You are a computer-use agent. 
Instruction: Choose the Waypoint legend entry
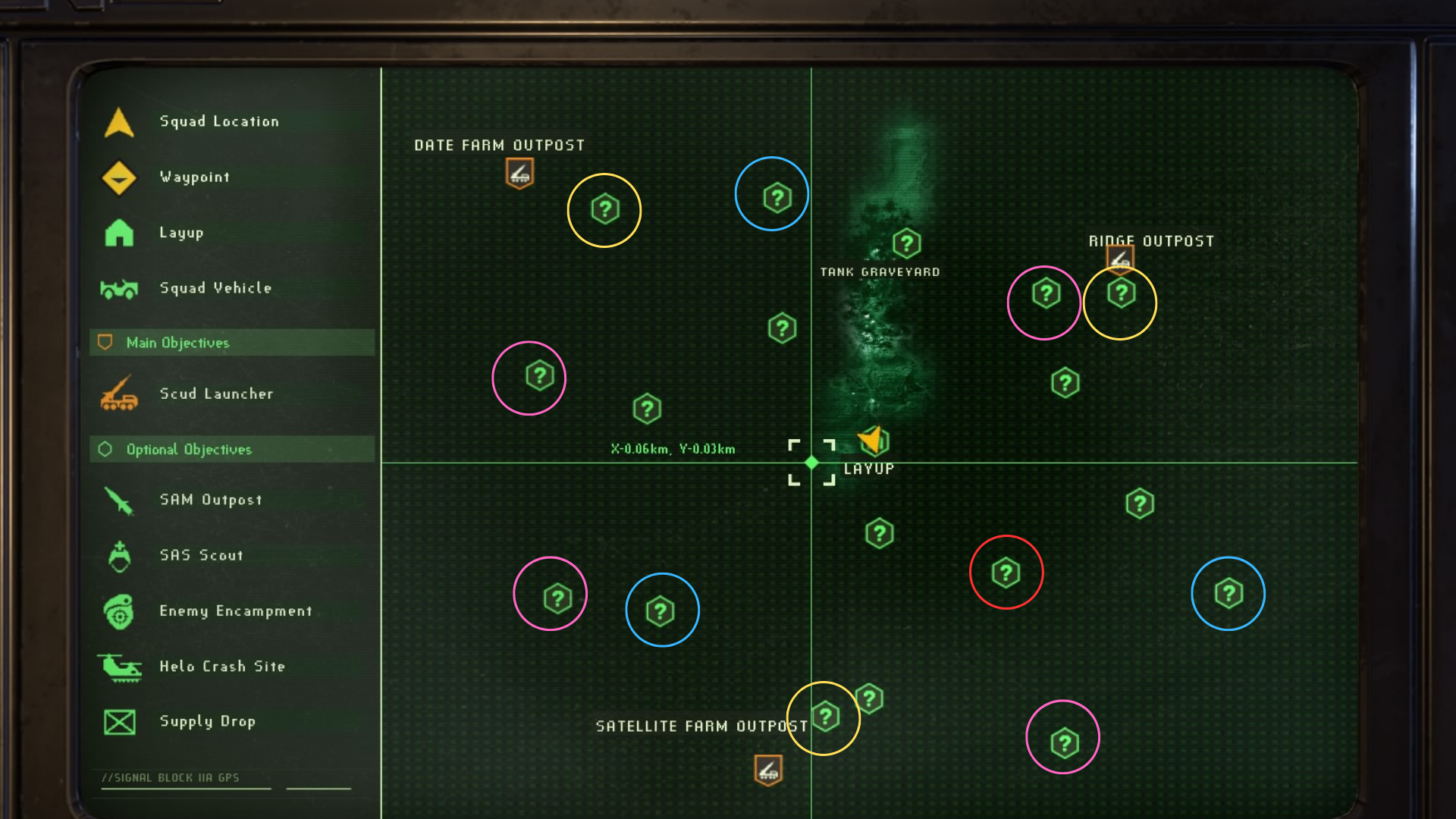click(194, 177)
